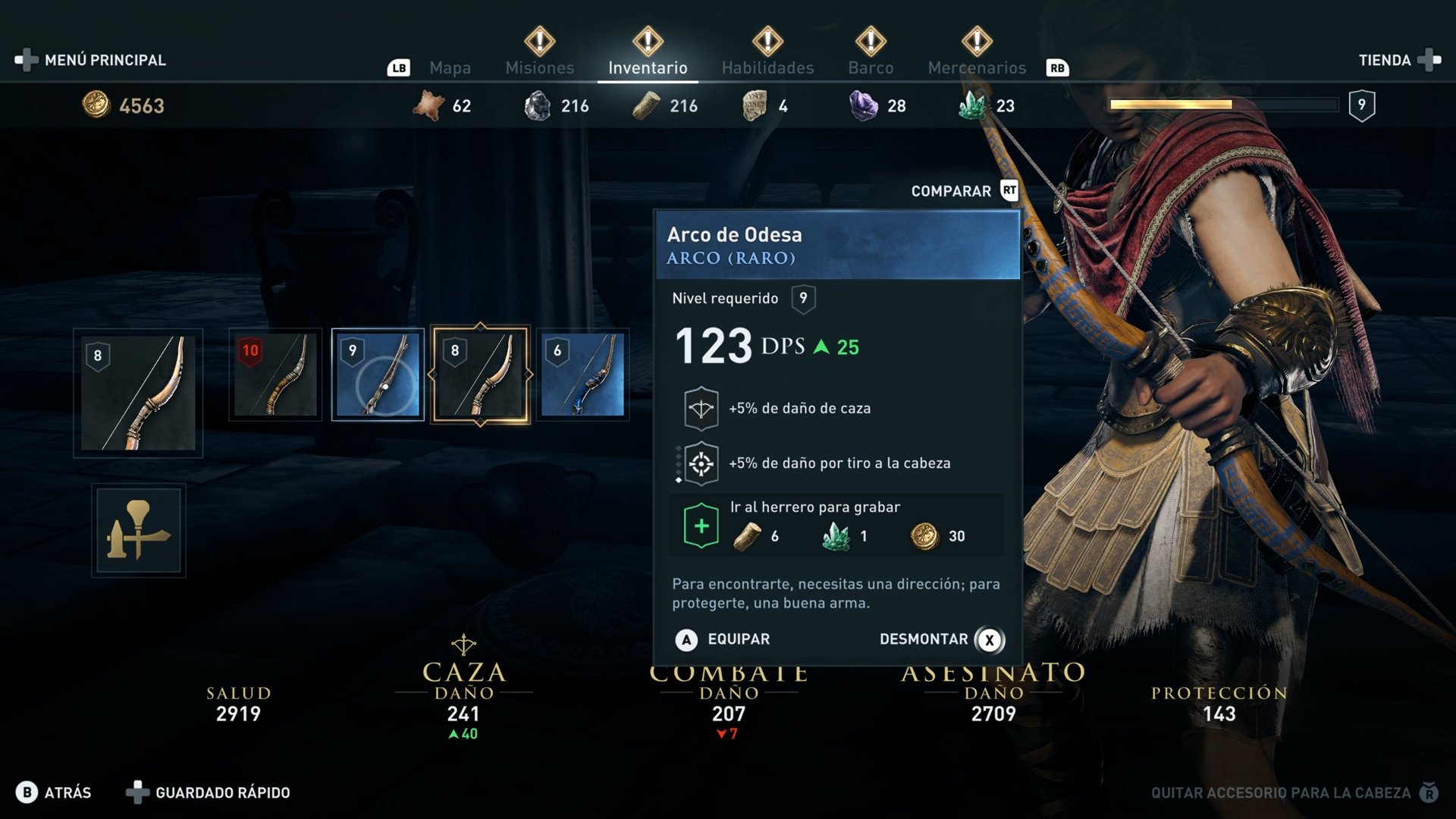Click the iron metal resource icon
1456x819 pixels.
click(538, 105)
